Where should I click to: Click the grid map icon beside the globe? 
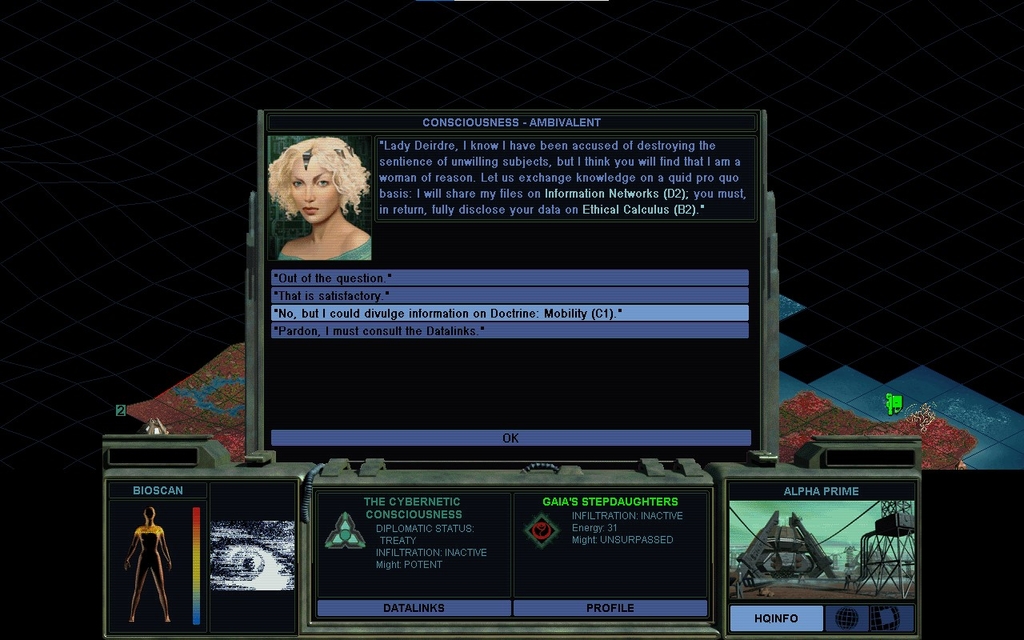pos(884,618)
